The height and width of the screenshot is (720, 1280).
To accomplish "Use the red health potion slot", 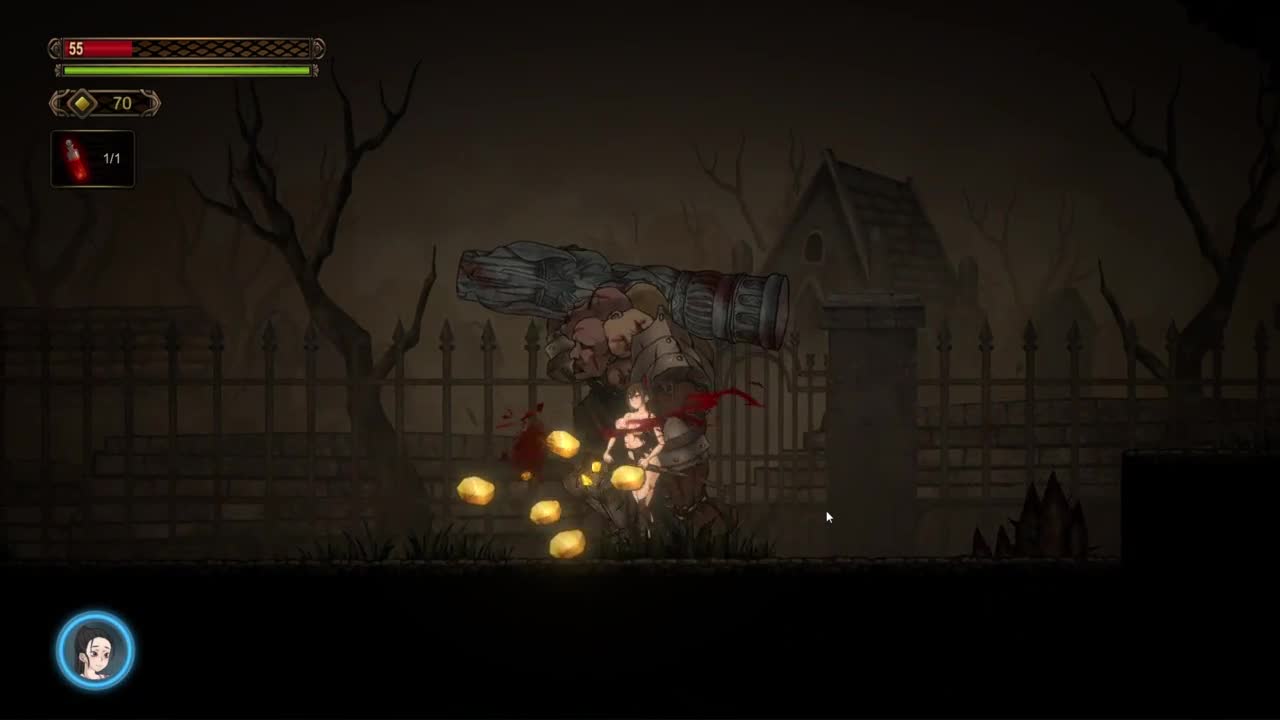I will (x=92, y=159).
